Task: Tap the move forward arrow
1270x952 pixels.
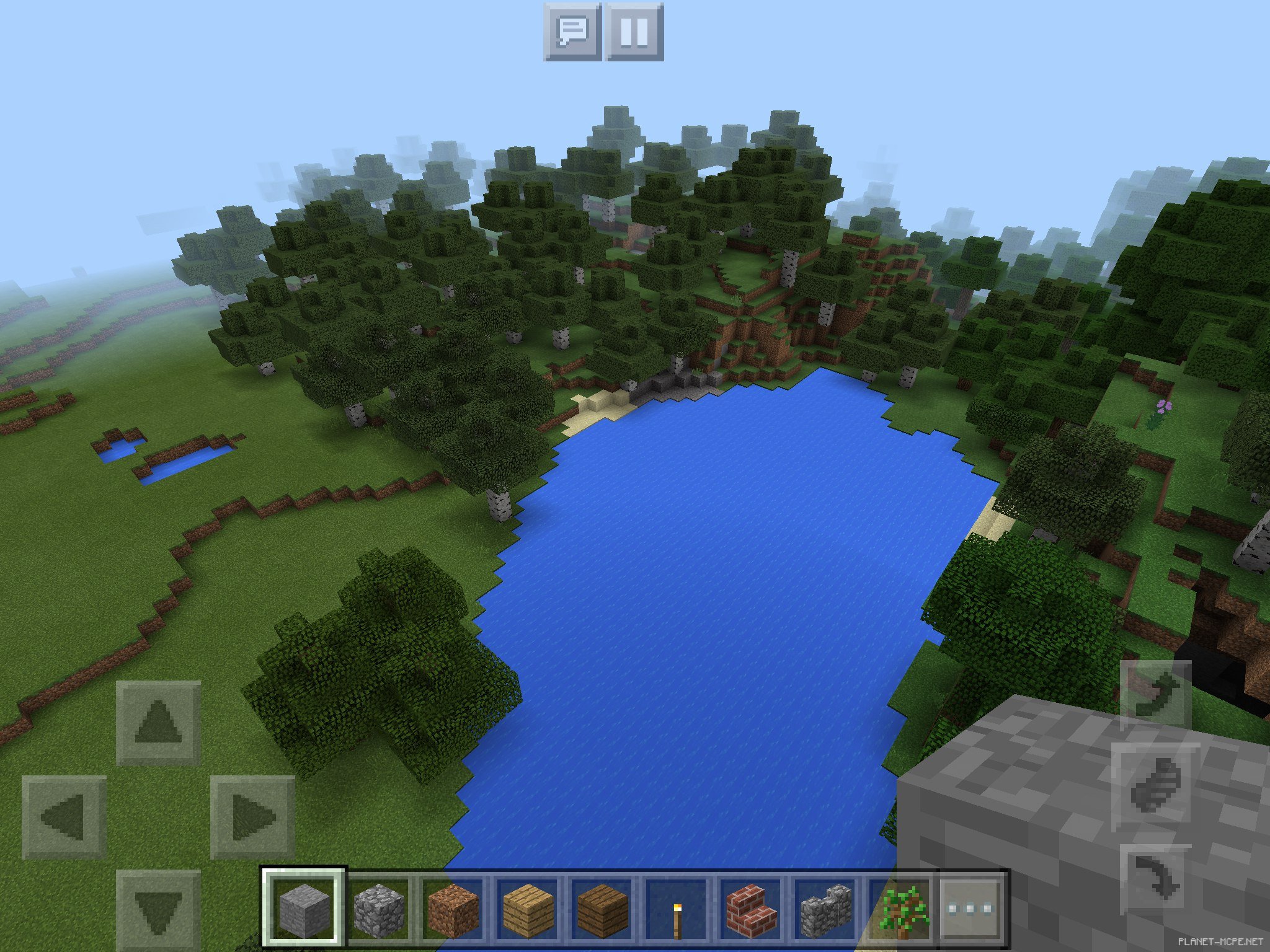Action: click(x=158, y=722)
